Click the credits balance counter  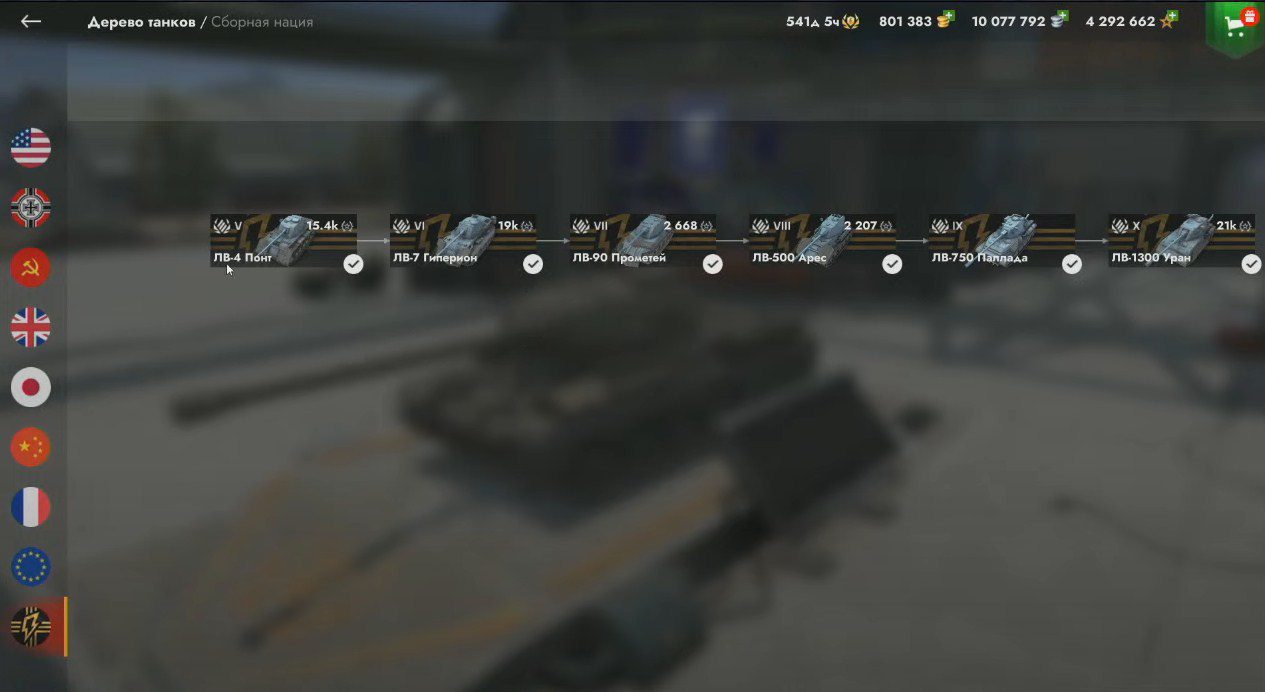pyautogui.click(x=1019, y=21)
